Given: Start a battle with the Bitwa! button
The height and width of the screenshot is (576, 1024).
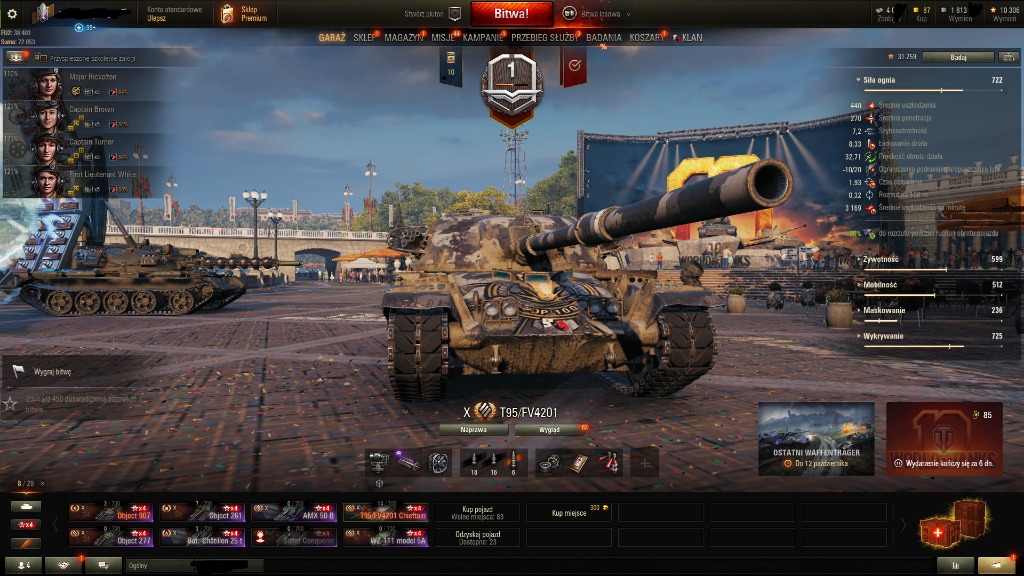Looking at the screenshot, I should click(x=512, y=14).
